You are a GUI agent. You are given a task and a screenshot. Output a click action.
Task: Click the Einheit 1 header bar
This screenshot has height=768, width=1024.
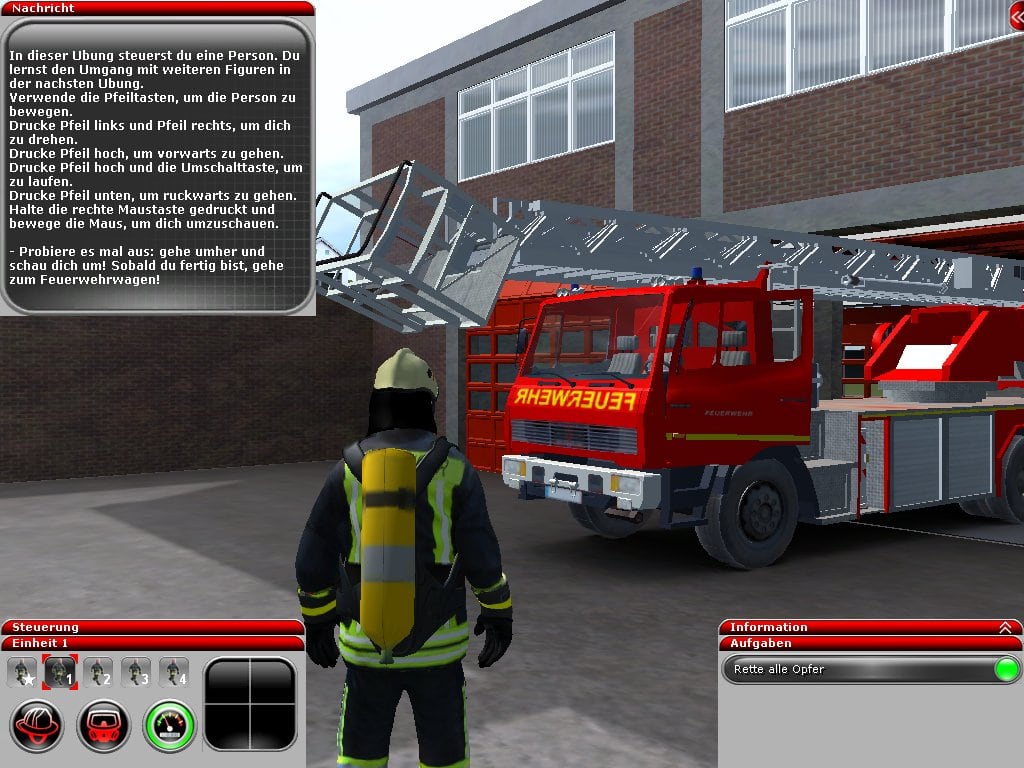pos(152,643)
